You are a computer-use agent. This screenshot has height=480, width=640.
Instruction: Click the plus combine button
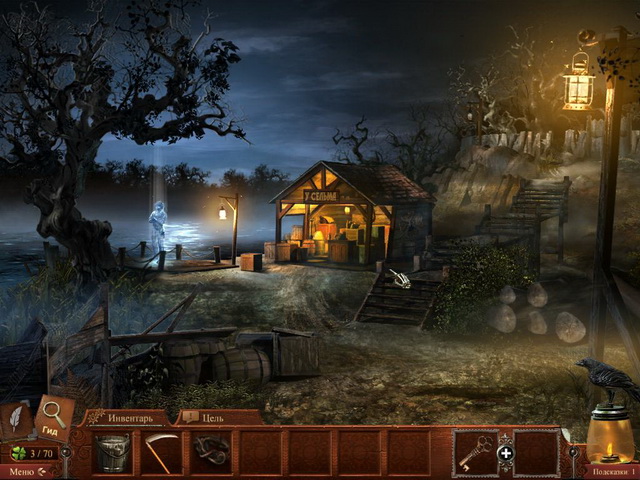click(x=505, y=453)
